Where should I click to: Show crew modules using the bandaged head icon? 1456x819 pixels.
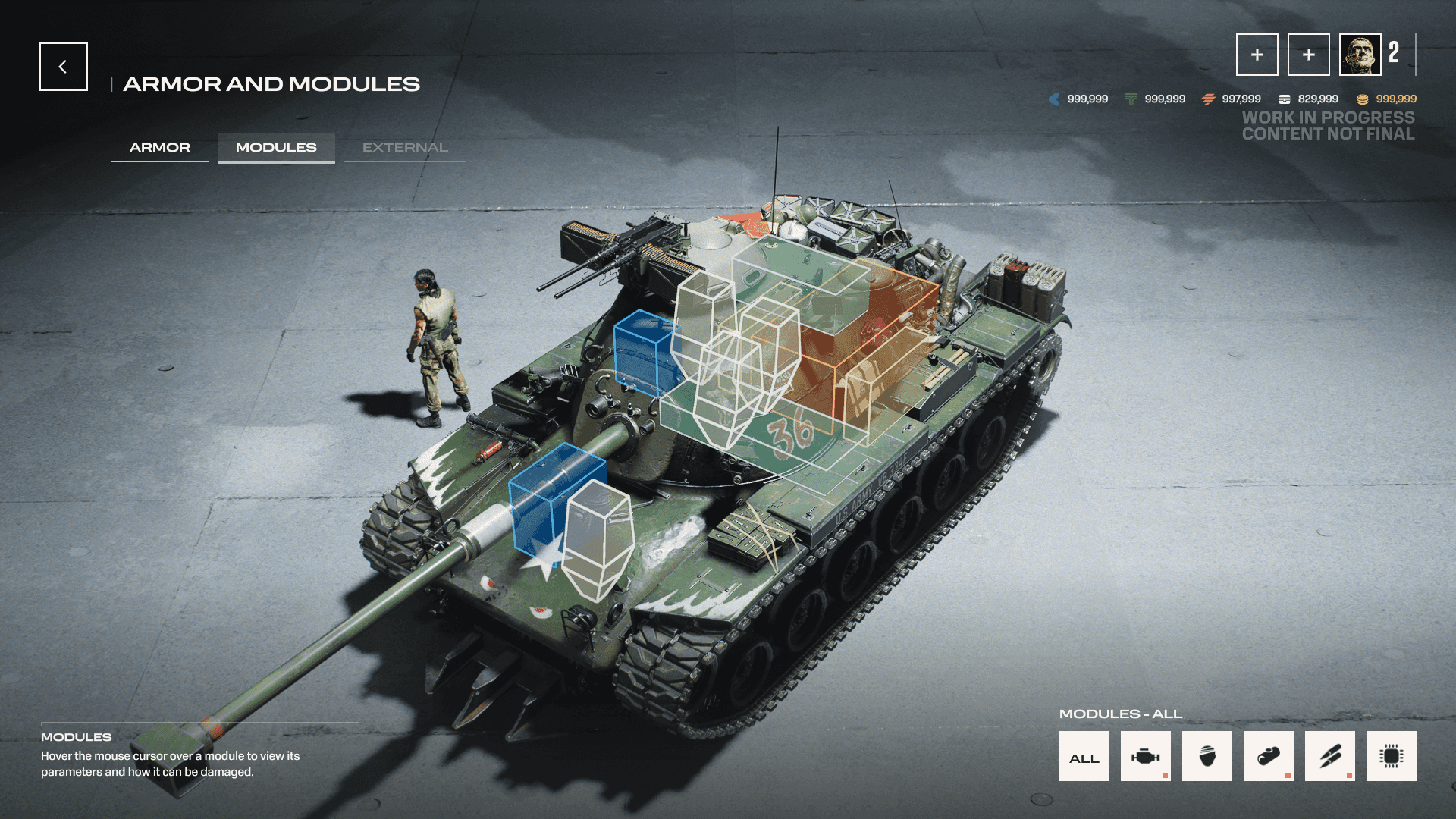pyautogui.click(x=1207, y=756)
